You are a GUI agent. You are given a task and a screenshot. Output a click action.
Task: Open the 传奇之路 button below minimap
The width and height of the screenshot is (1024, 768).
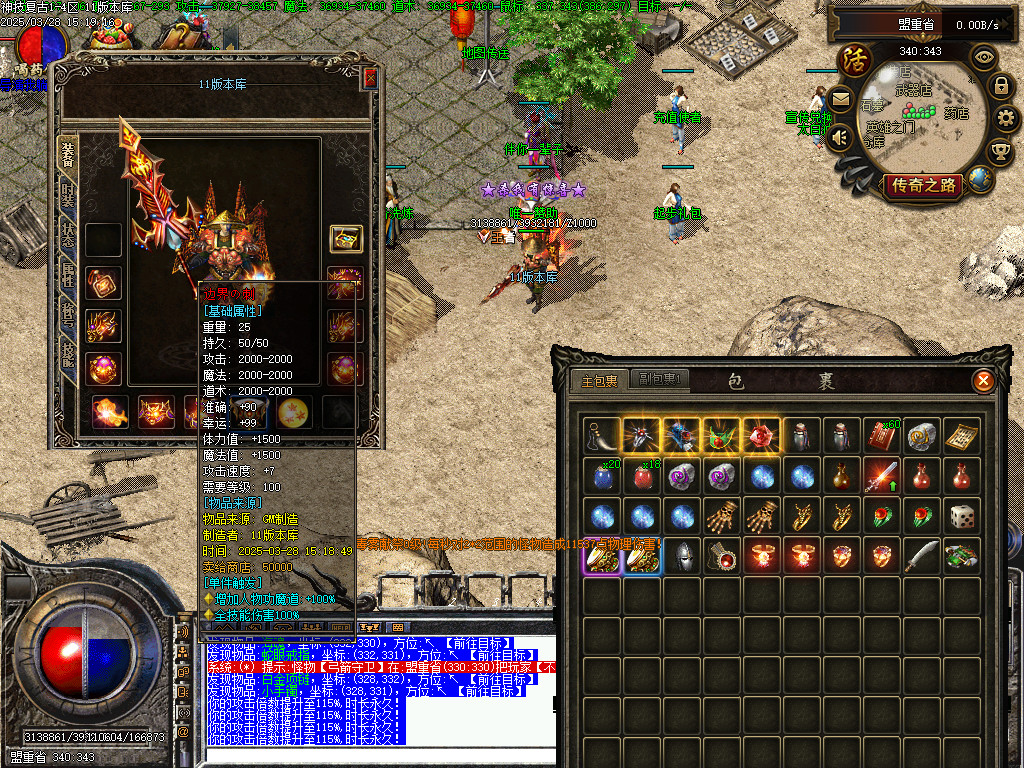pyautogui.click(x=921, y=185)
